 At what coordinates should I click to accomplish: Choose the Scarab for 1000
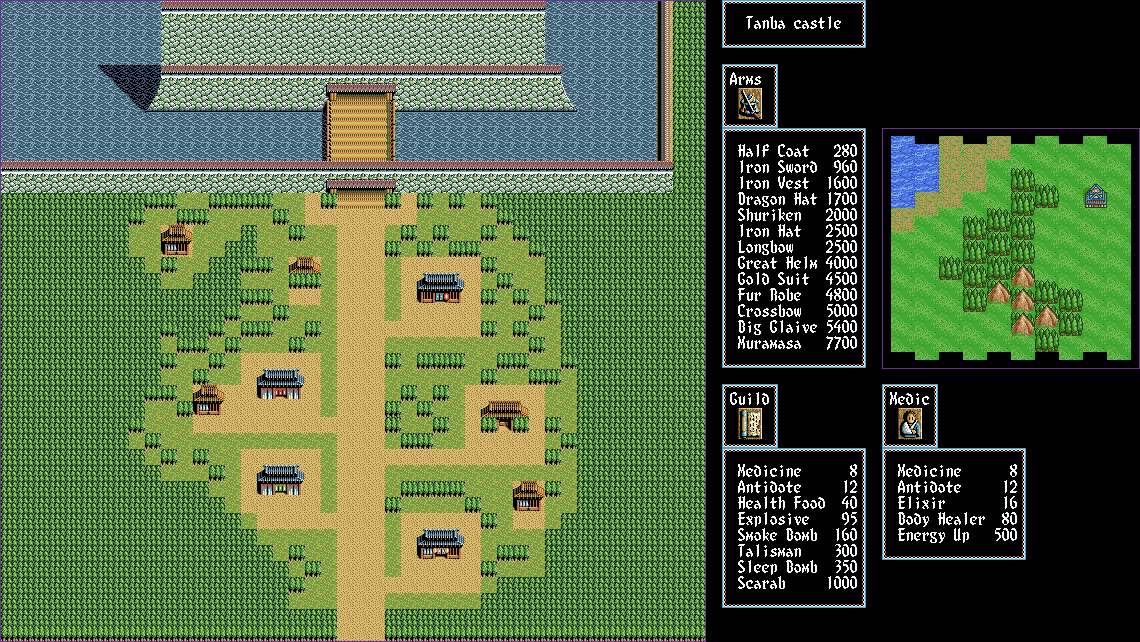(797, 583)
